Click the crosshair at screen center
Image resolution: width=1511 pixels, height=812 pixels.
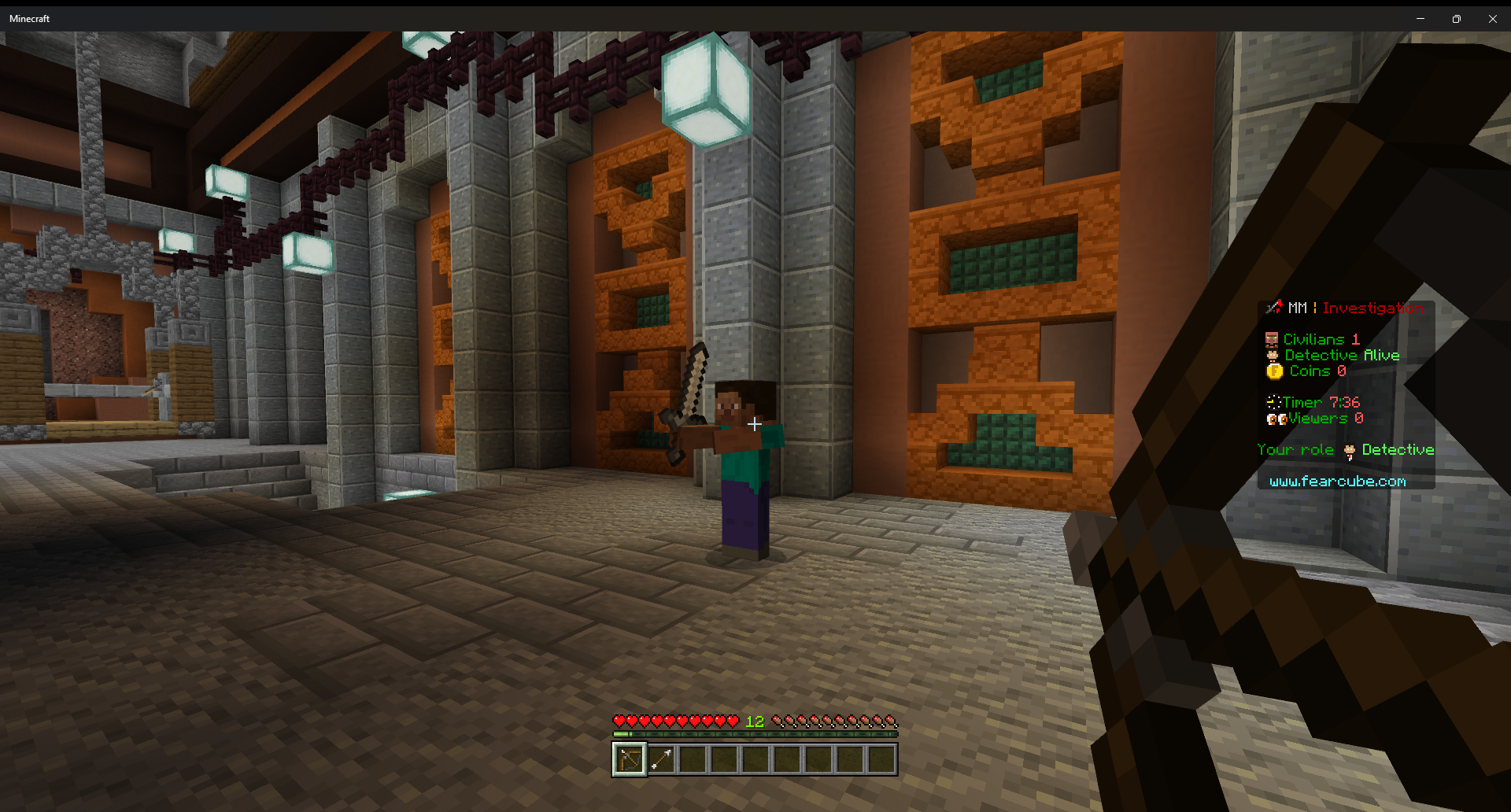pyautogui.click(x=754, y=424)
